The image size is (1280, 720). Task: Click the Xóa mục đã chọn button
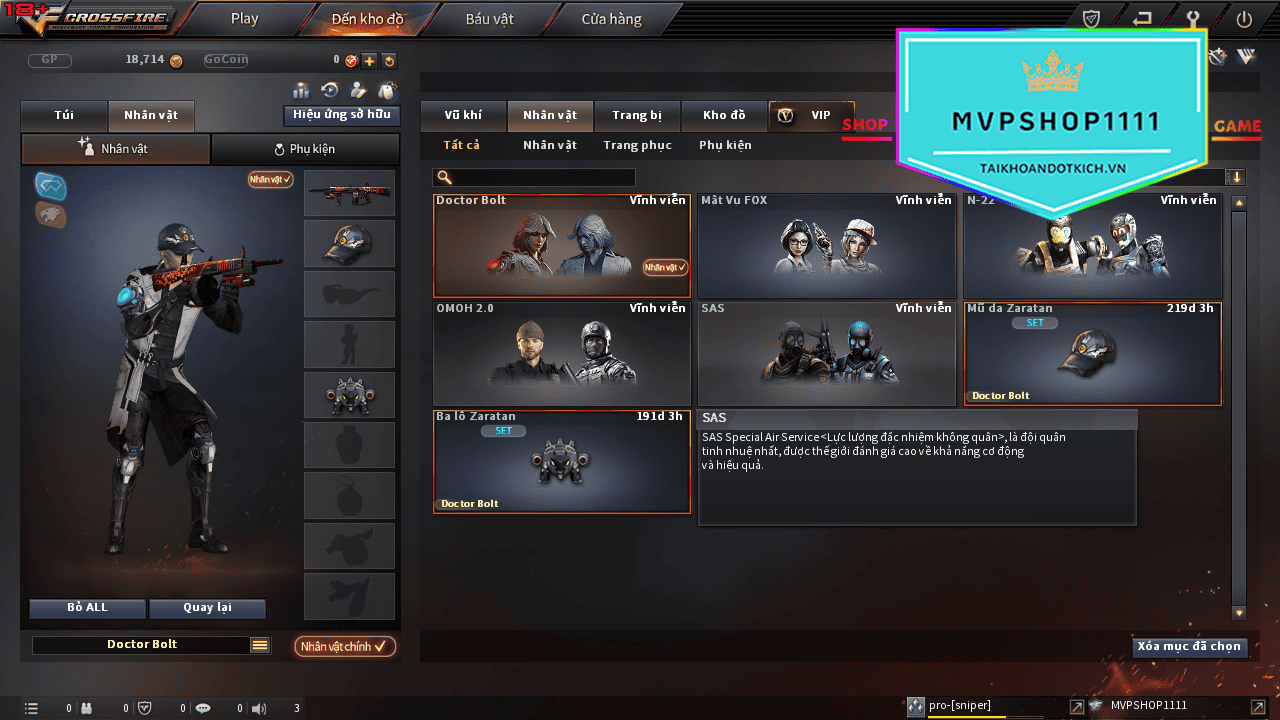coord(1190,647)
